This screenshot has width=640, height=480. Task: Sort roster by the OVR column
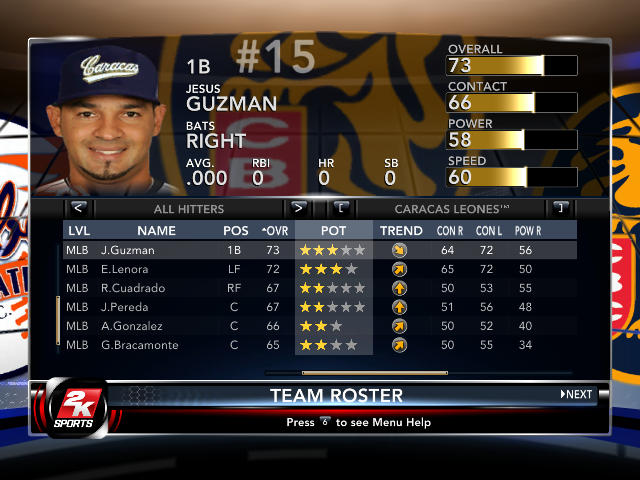click(273, 231)
